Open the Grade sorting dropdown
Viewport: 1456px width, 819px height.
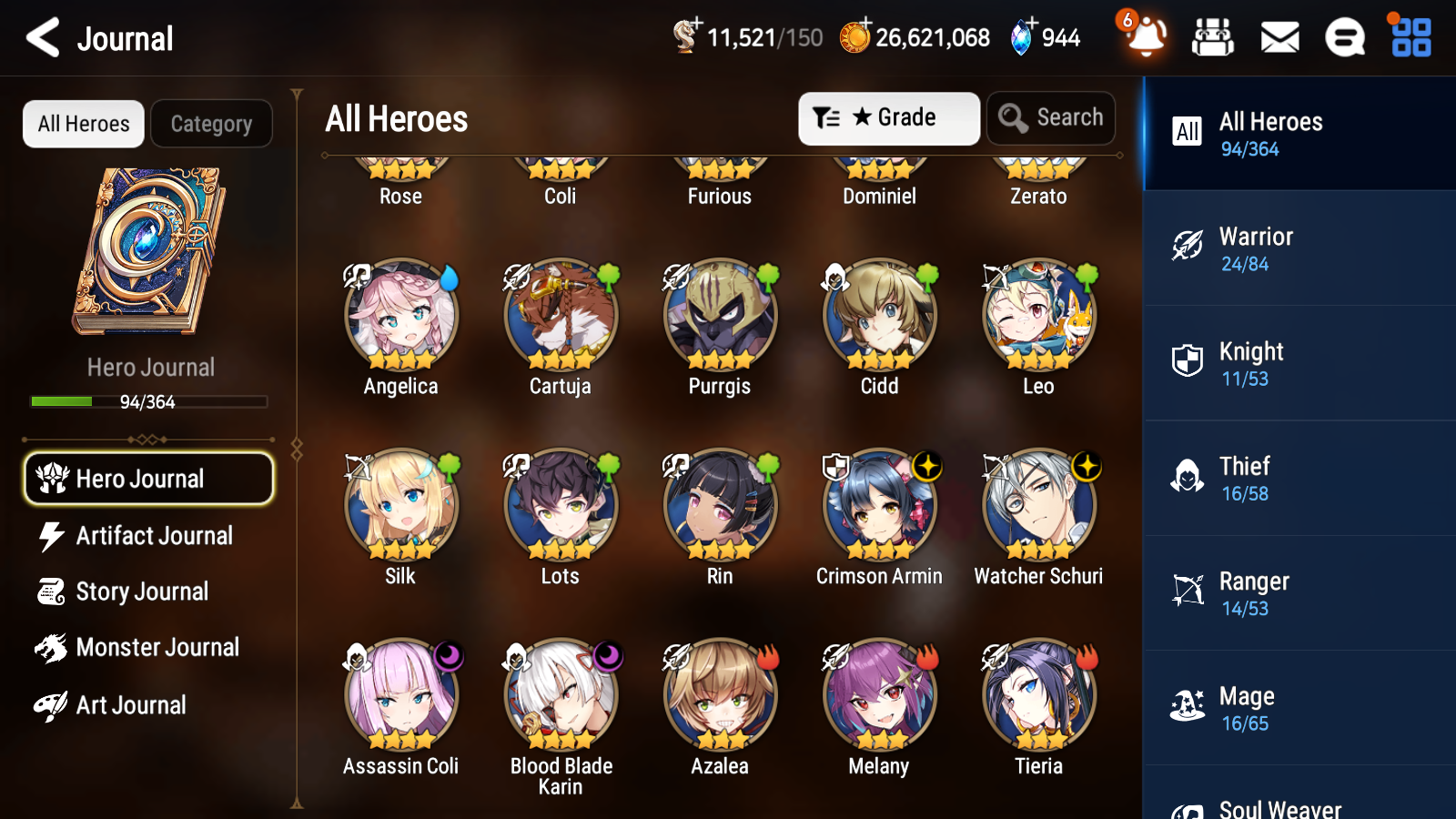888,117
